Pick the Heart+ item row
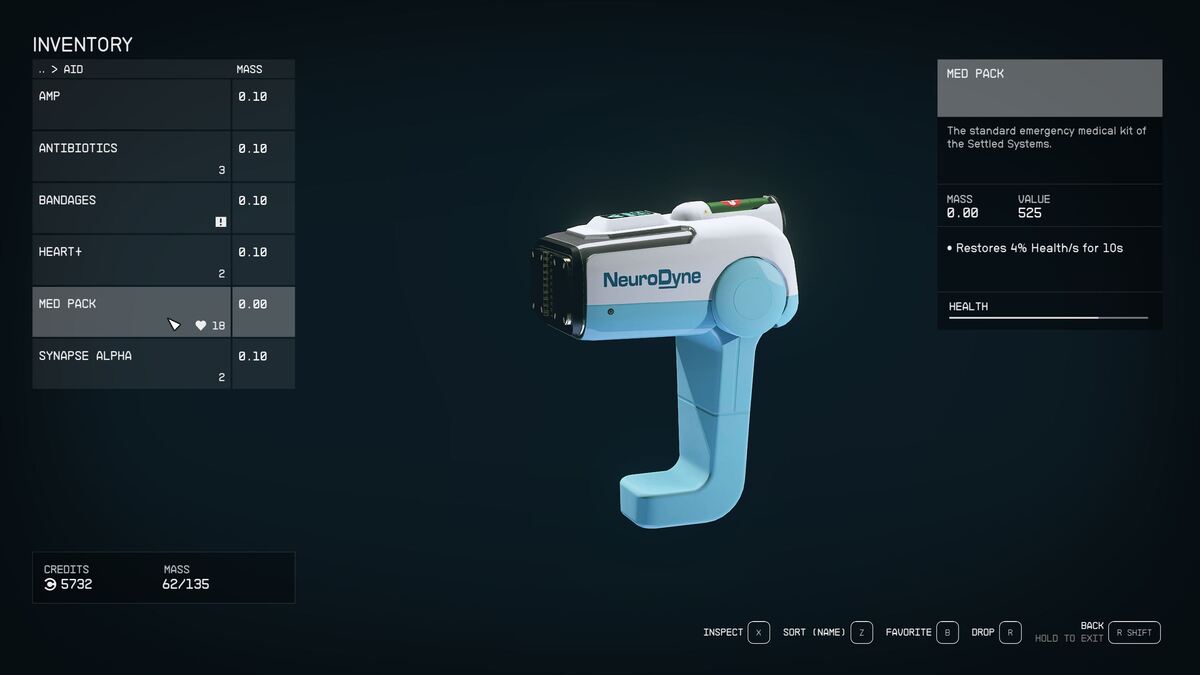 click(x=132, y=260)
